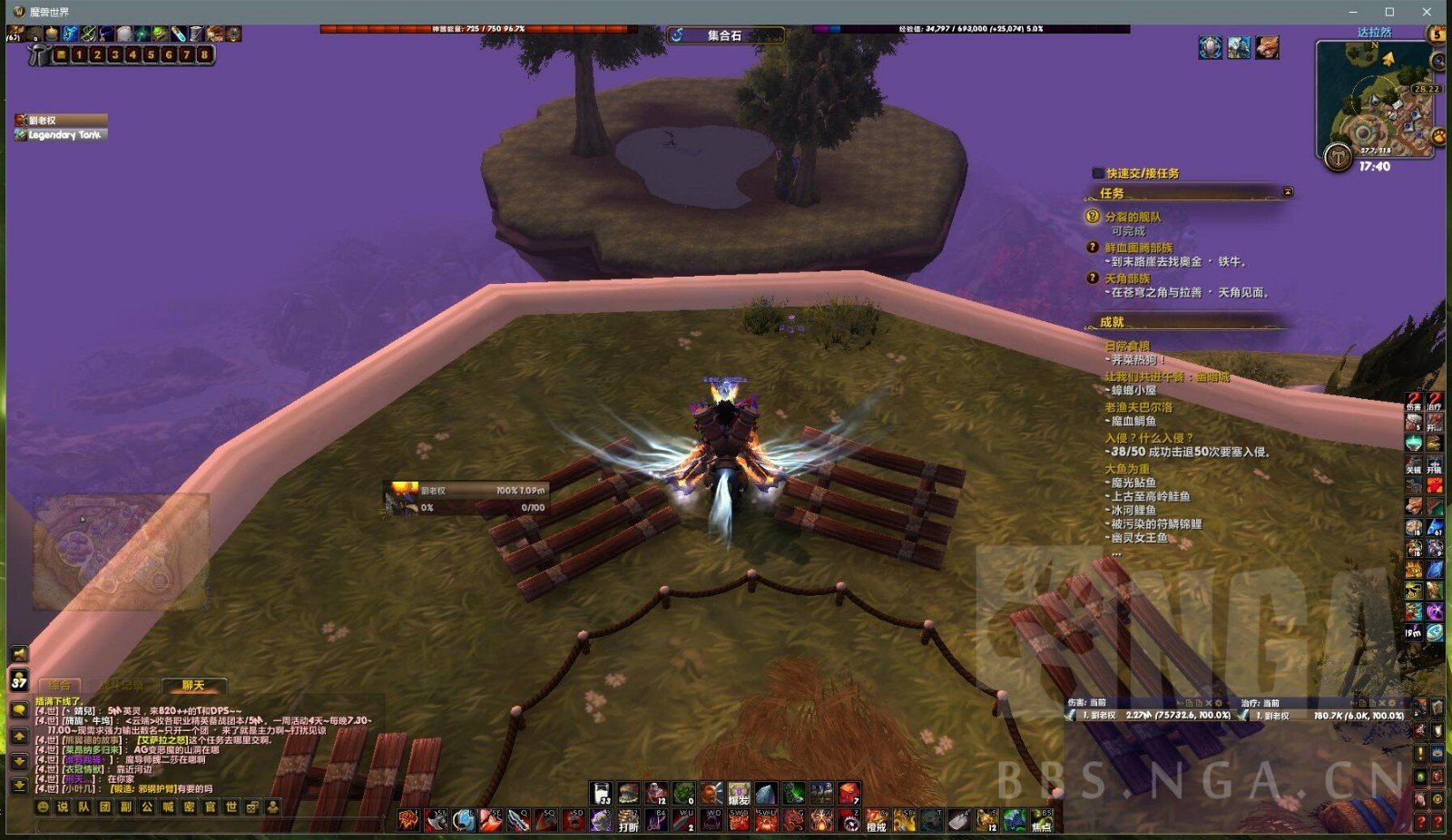The image size is (1452, 840).
Task: Collapse the 任务 tracker header
Action: tap(1288, 192)
